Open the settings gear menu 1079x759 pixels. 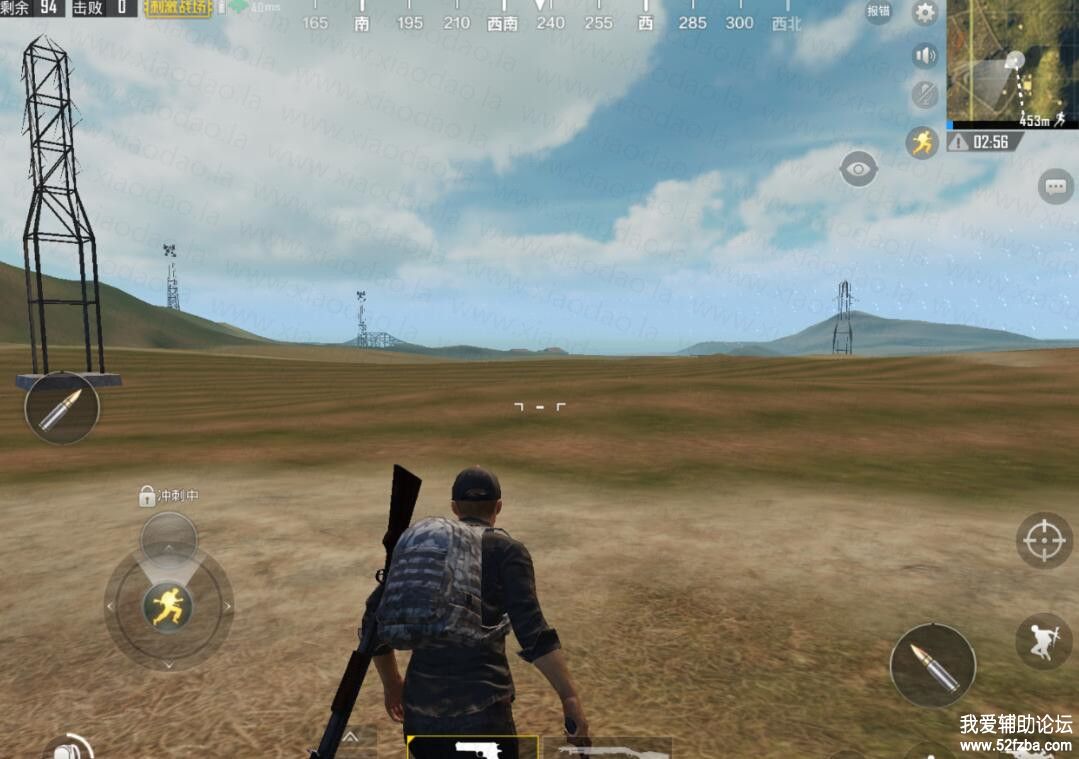[925, 13]
